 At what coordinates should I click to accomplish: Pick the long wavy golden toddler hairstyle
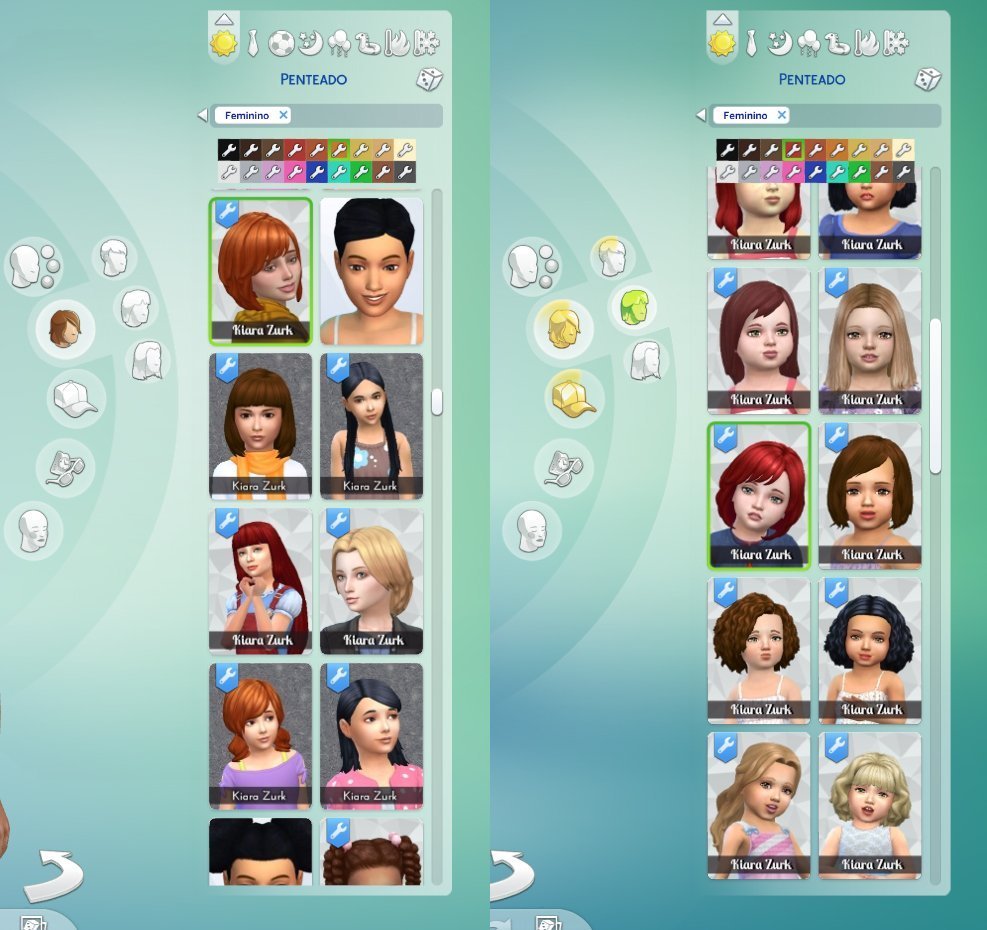point(759,804)
